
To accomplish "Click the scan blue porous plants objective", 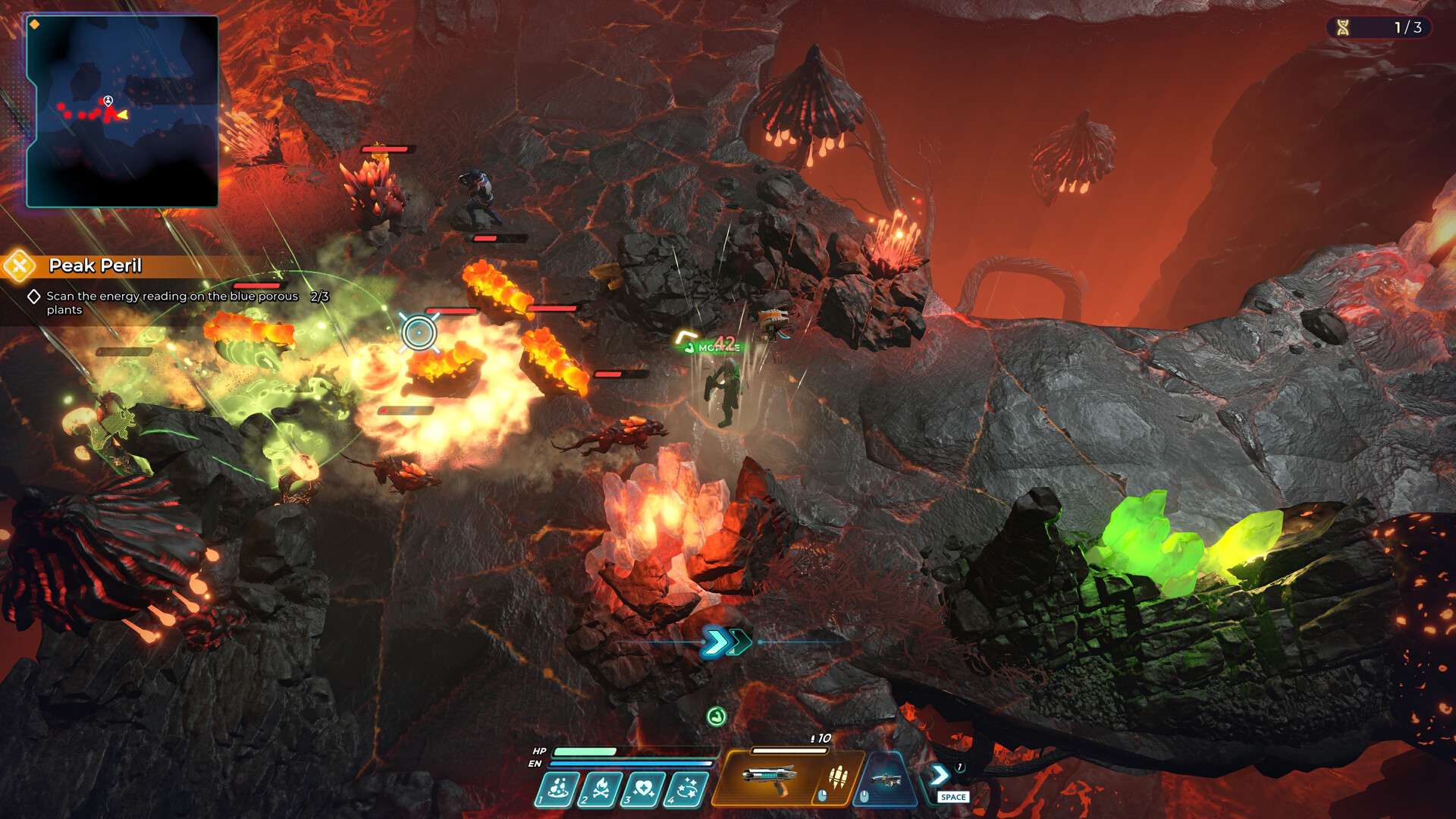I will click(x=172, y=303).
